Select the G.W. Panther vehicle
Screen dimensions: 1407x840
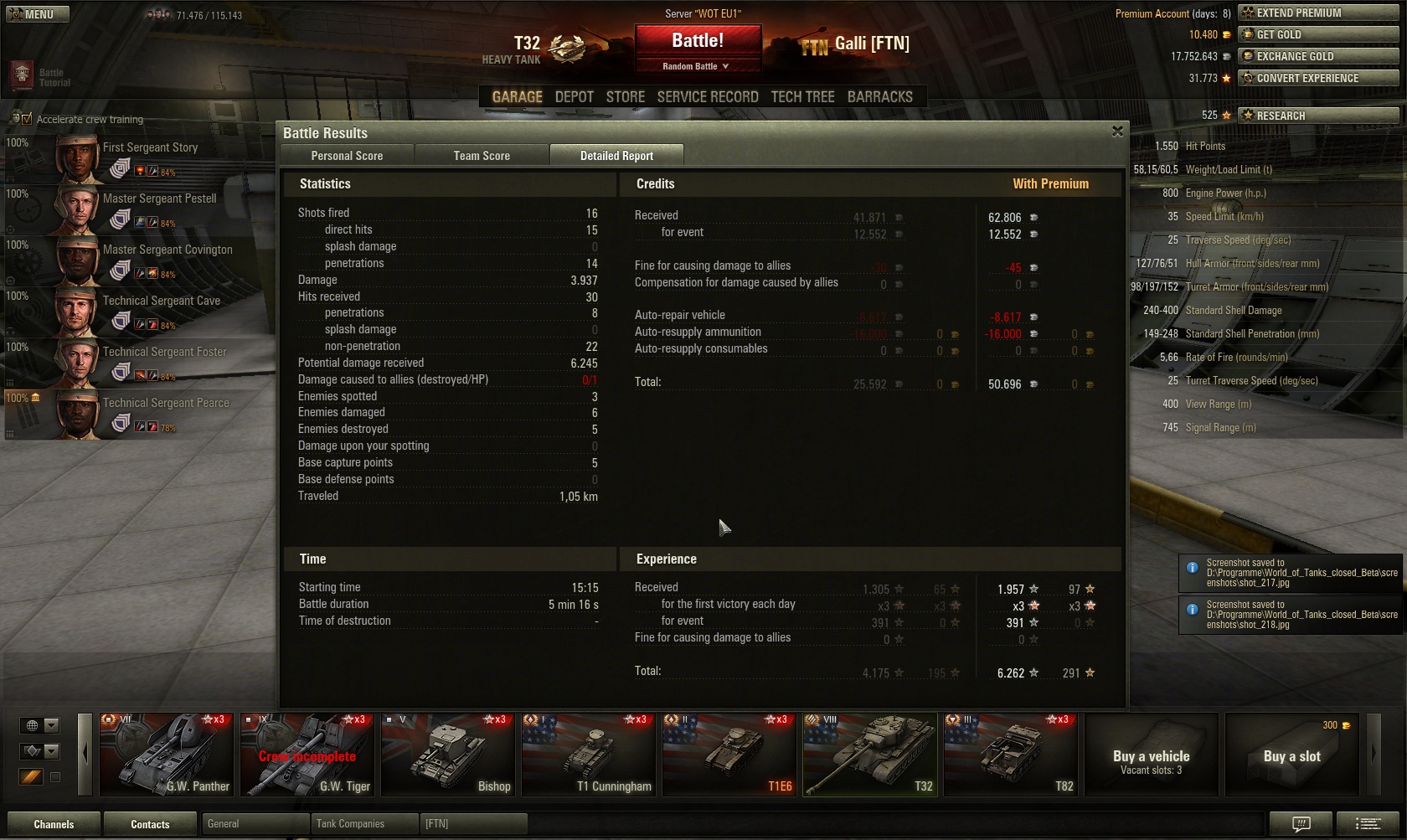point(167,754)
